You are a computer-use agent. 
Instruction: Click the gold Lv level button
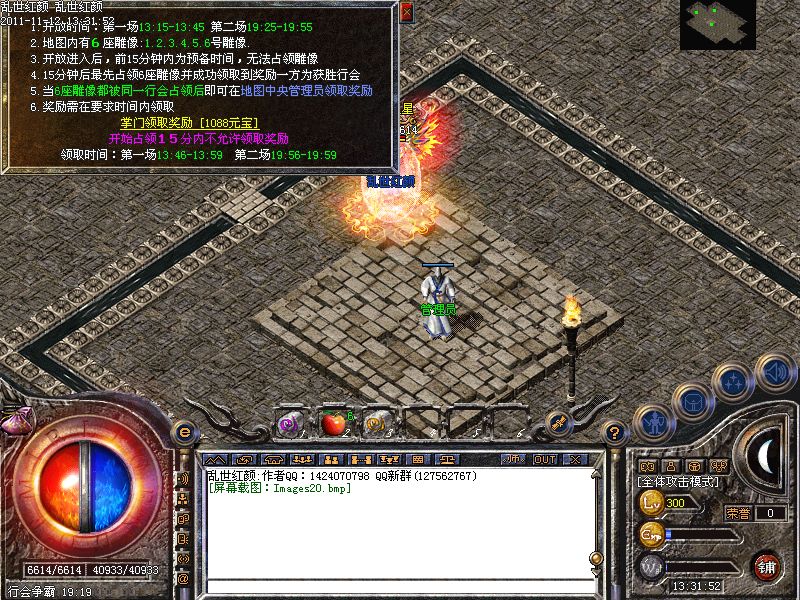(652, 502)
